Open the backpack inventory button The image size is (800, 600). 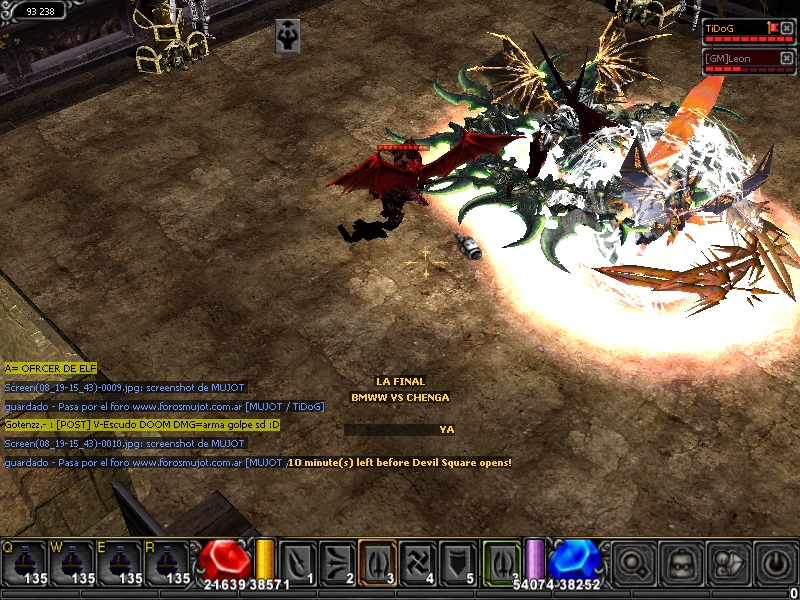click(x=682, y=562)
